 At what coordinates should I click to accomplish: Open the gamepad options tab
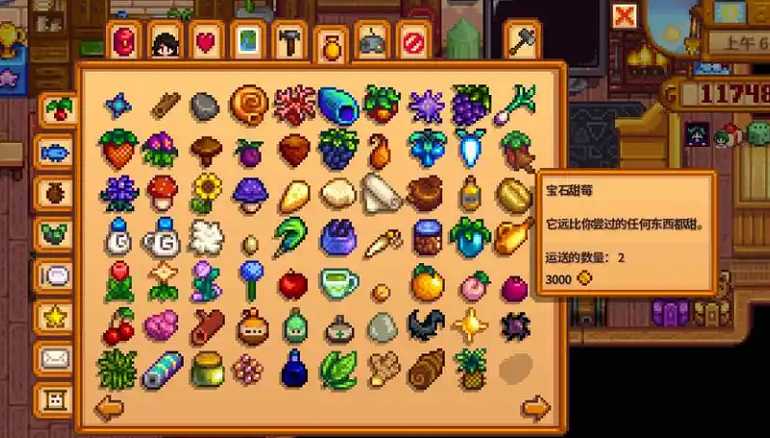click(x=373, y=43)
